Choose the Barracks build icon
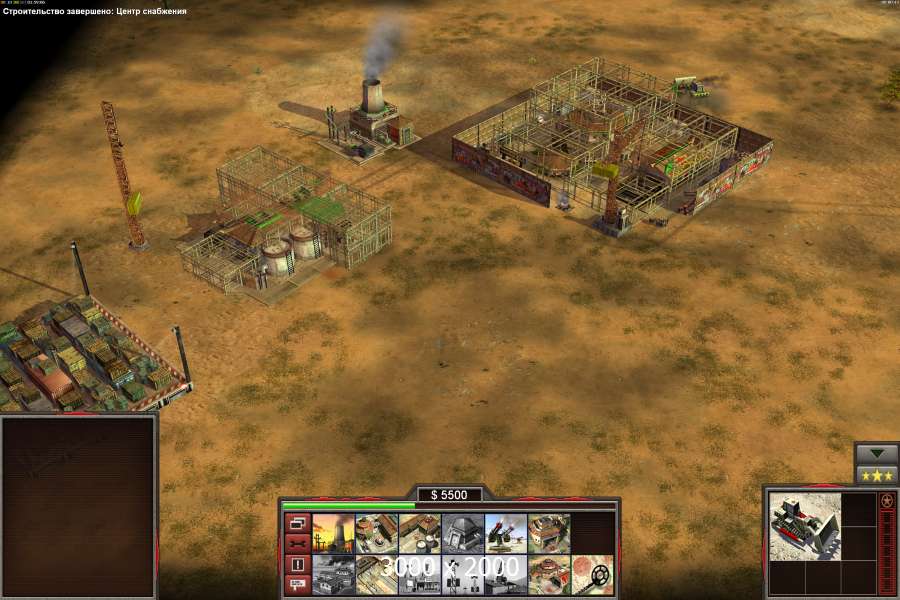This screenshot has height=600, width=900. 376,533
